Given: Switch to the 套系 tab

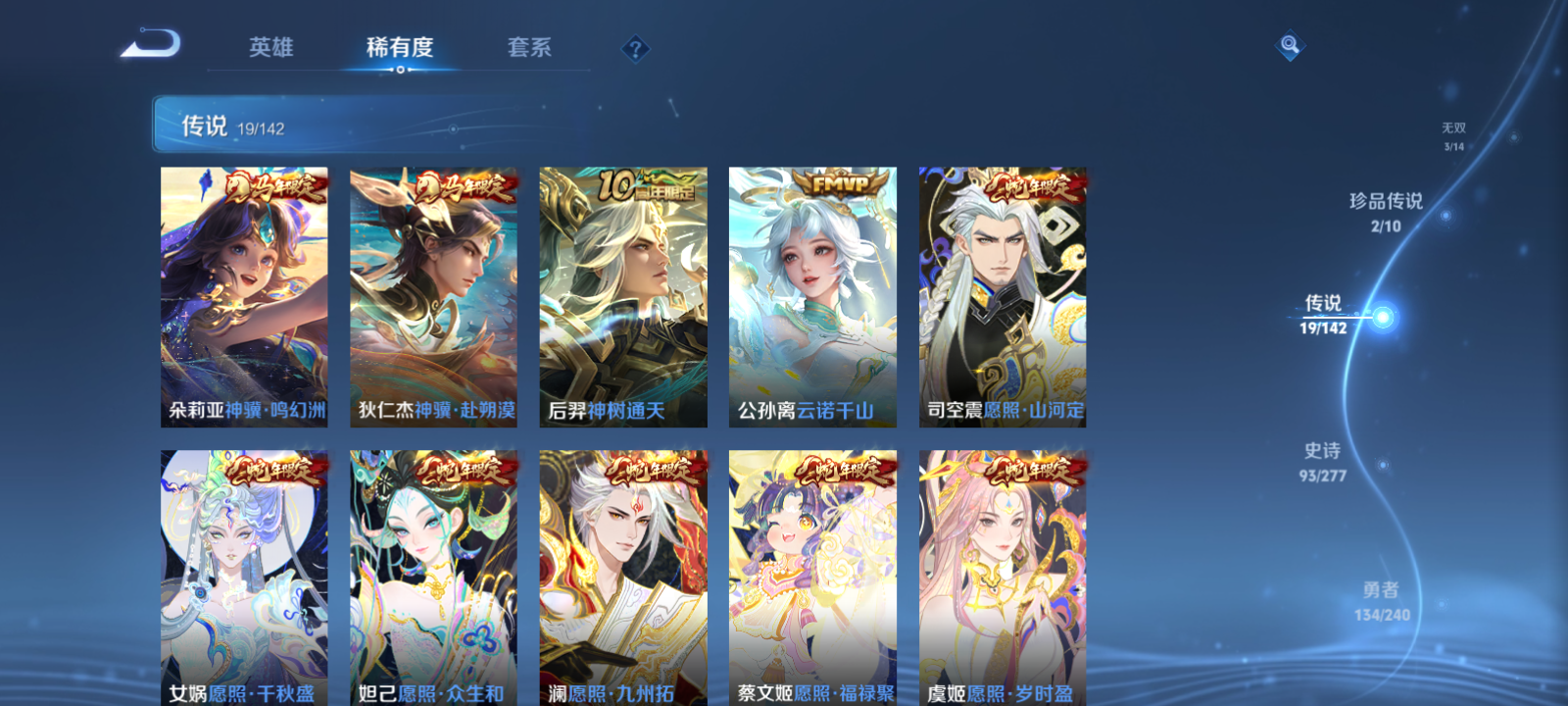Looking at the screenshot, I should (526, 45).
